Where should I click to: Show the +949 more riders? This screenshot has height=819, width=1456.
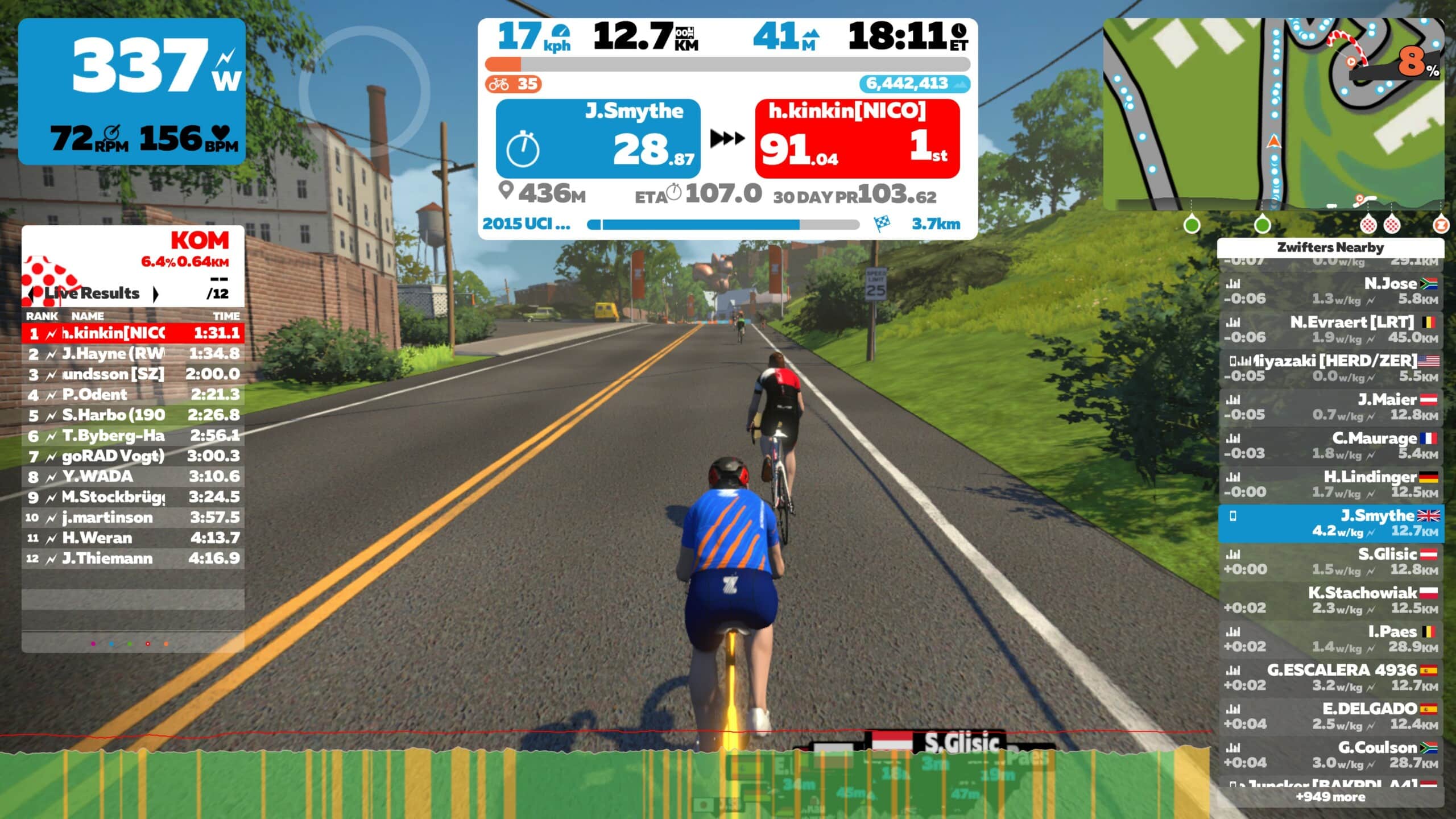tap(1330, 797)
